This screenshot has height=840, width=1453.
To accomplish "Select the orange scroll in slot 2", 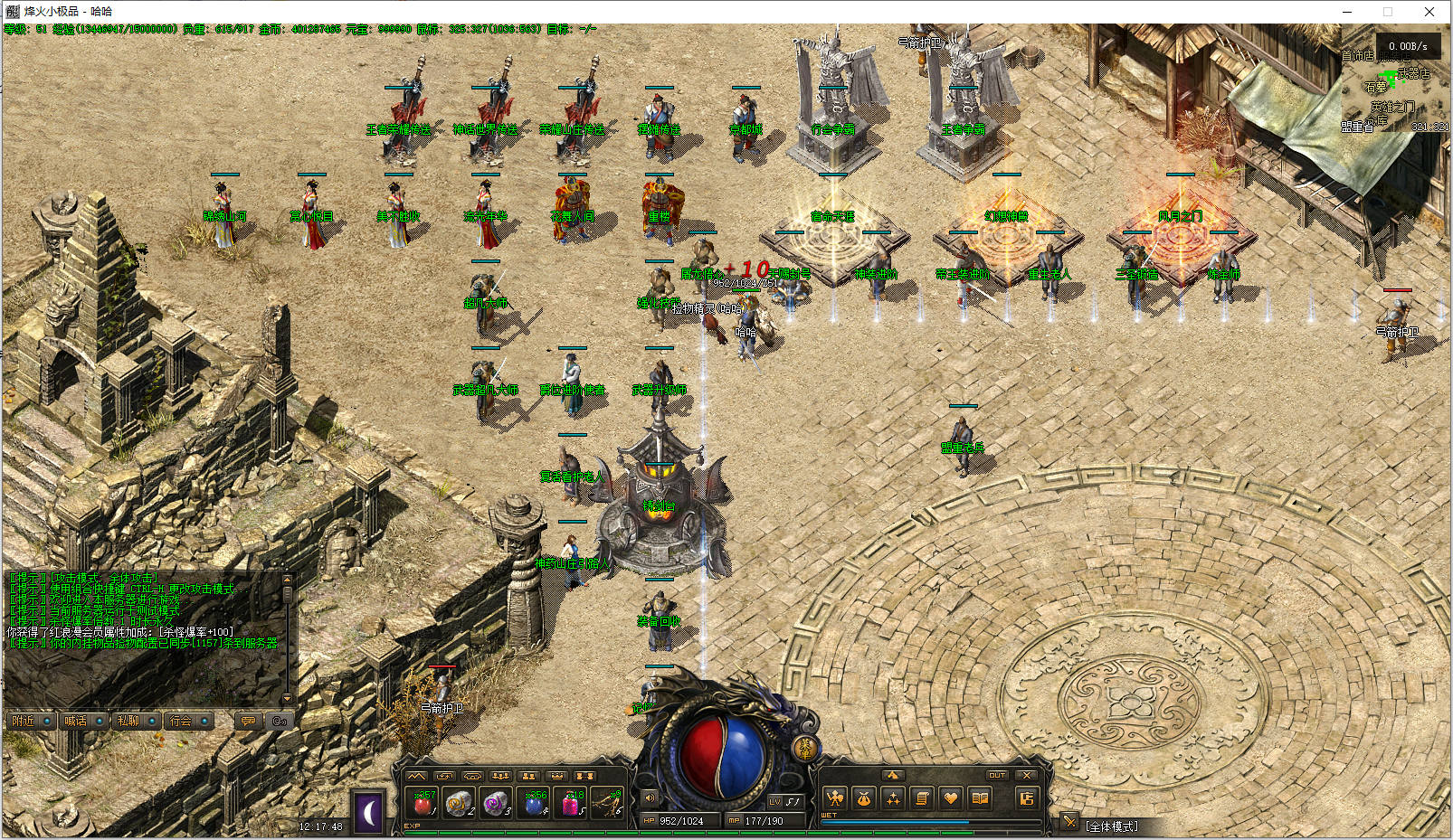I will [460, 803].
